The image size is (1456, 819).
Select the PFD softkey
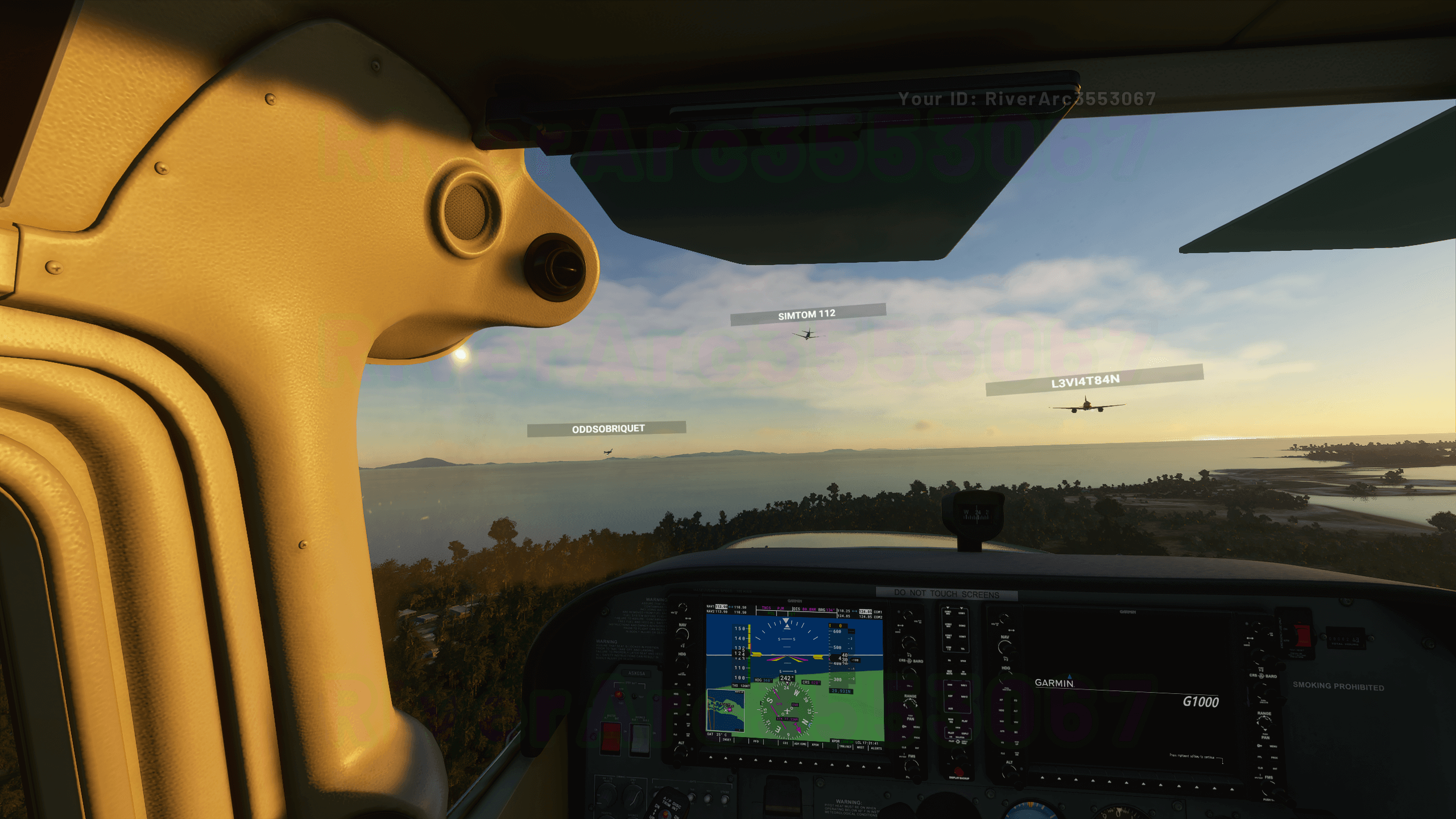pyautogui.click(x=755, y=741)
